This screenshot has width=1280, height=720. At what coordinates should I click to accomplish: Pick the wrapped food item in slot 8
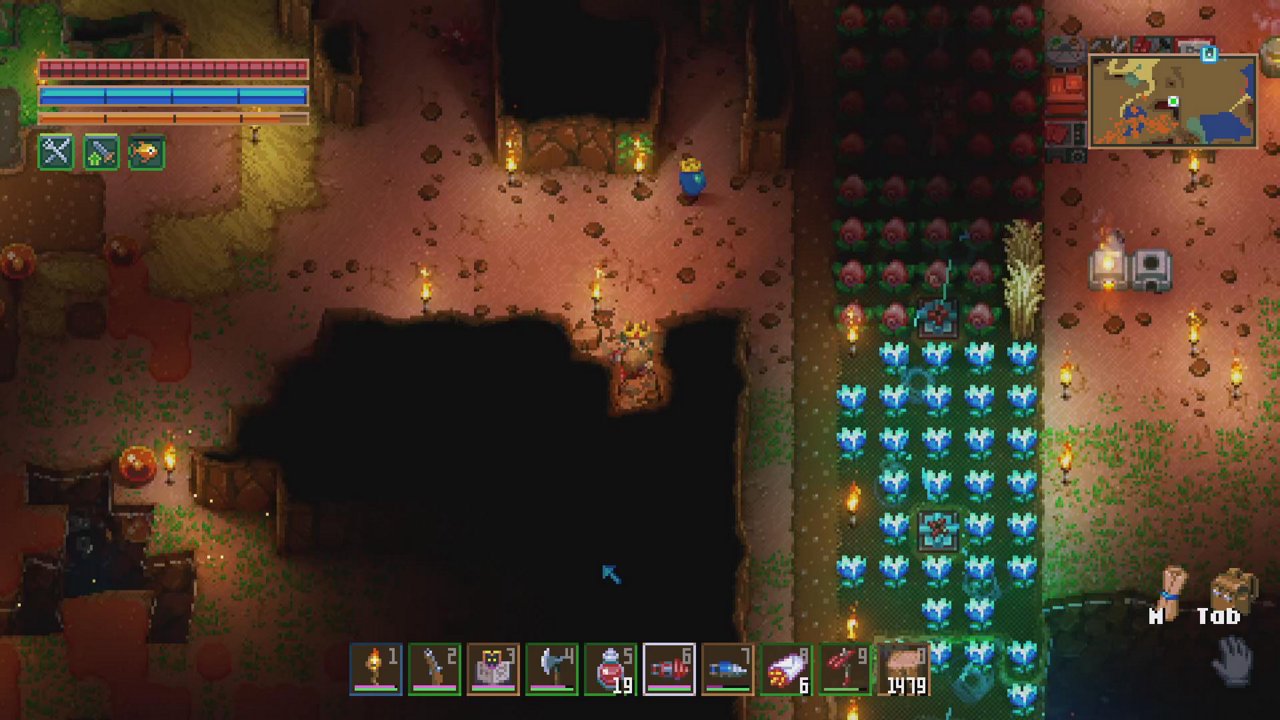point(786,668)
